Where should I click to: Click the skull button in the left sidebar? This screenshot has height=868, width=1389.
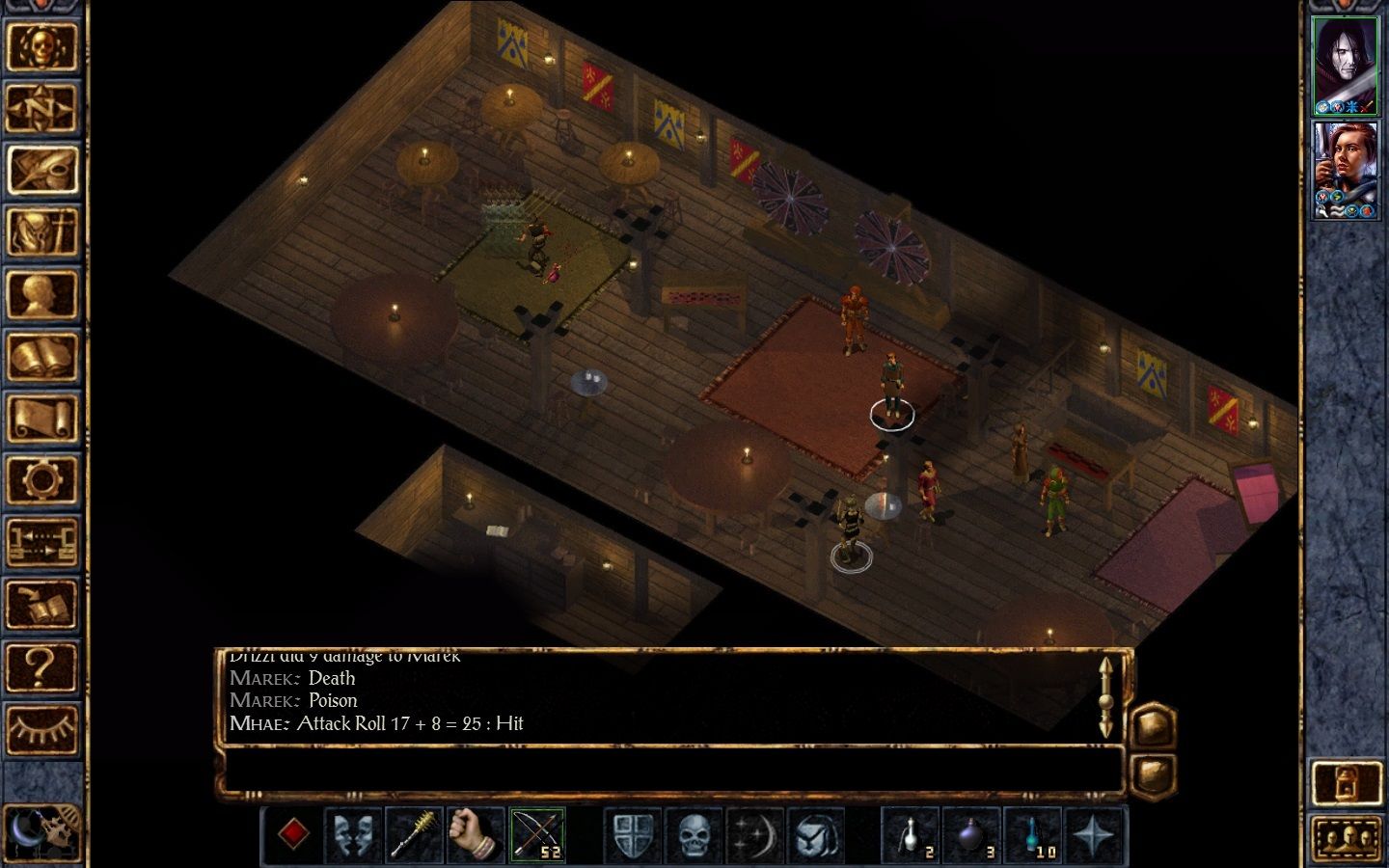pyautogui.click(x=41, y=46)
